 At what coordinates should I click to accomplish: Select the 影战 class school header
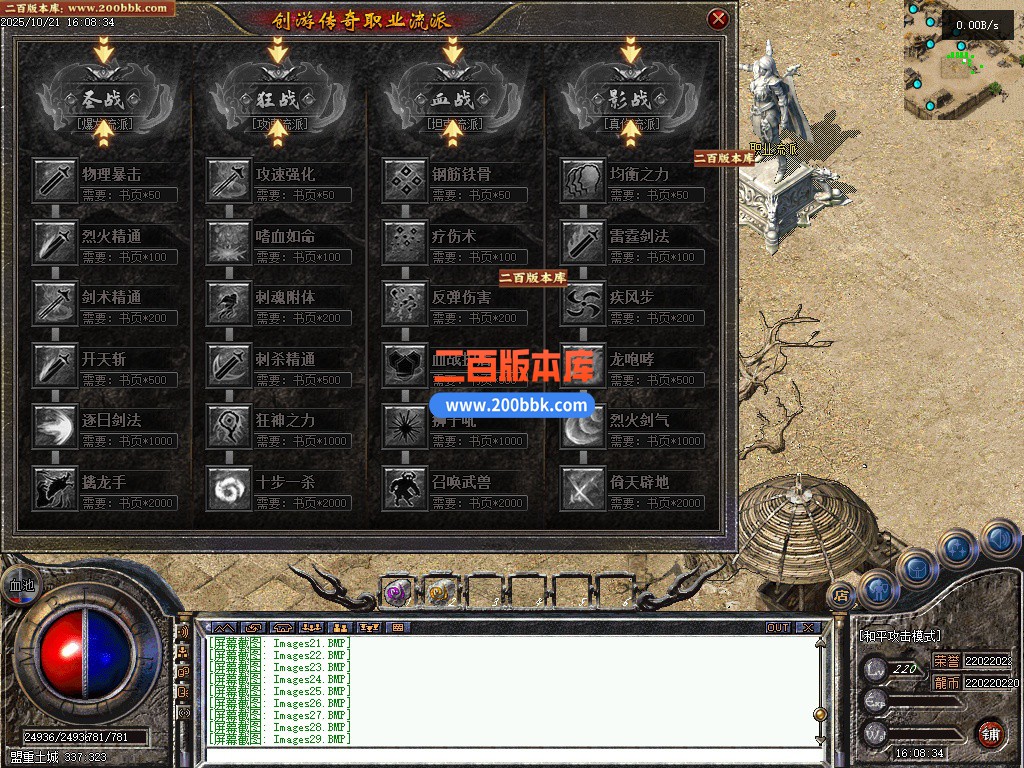tap(629, 99)
